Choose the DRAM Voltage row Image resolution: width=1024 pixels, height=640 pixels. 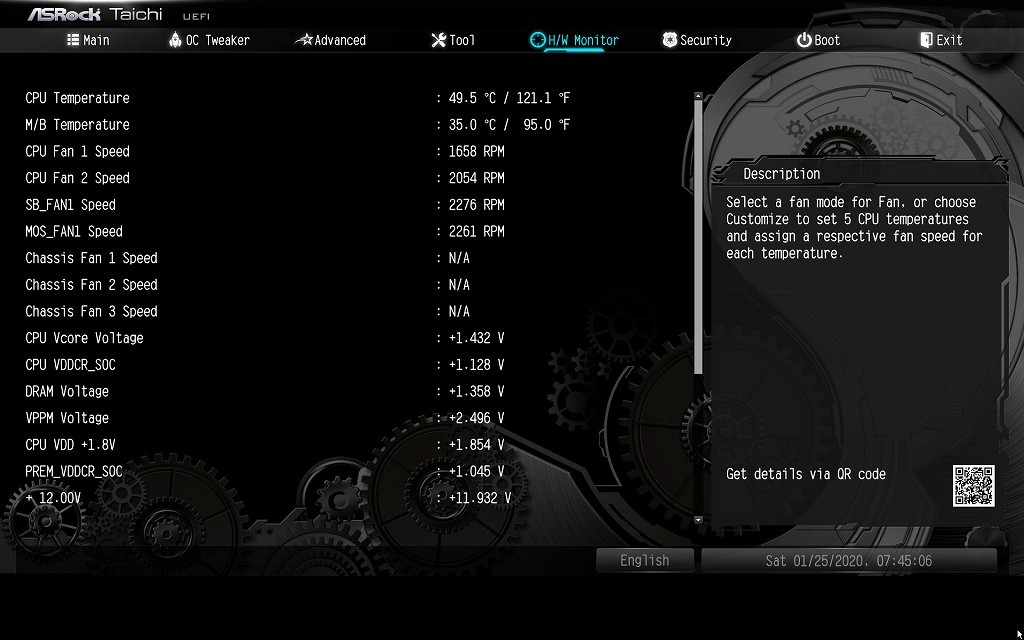67,391
